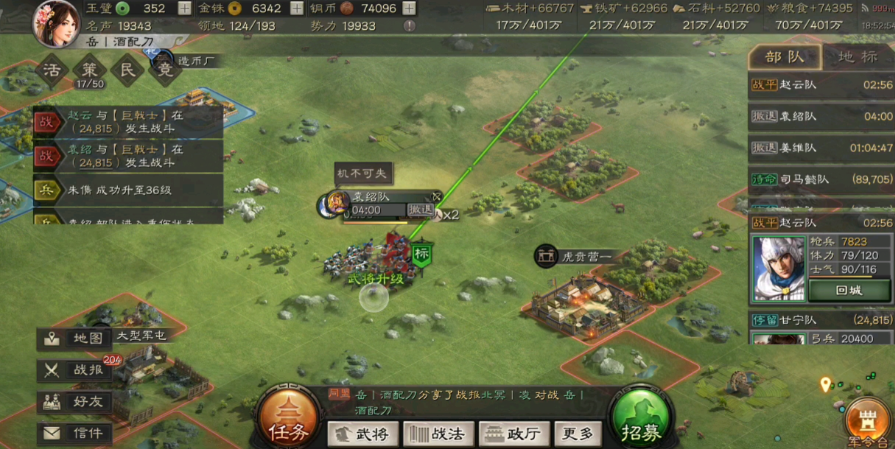This screenshot has width=895, height=449.
Task: Open the 地图 map menu
Action: [x=74, y=339]
